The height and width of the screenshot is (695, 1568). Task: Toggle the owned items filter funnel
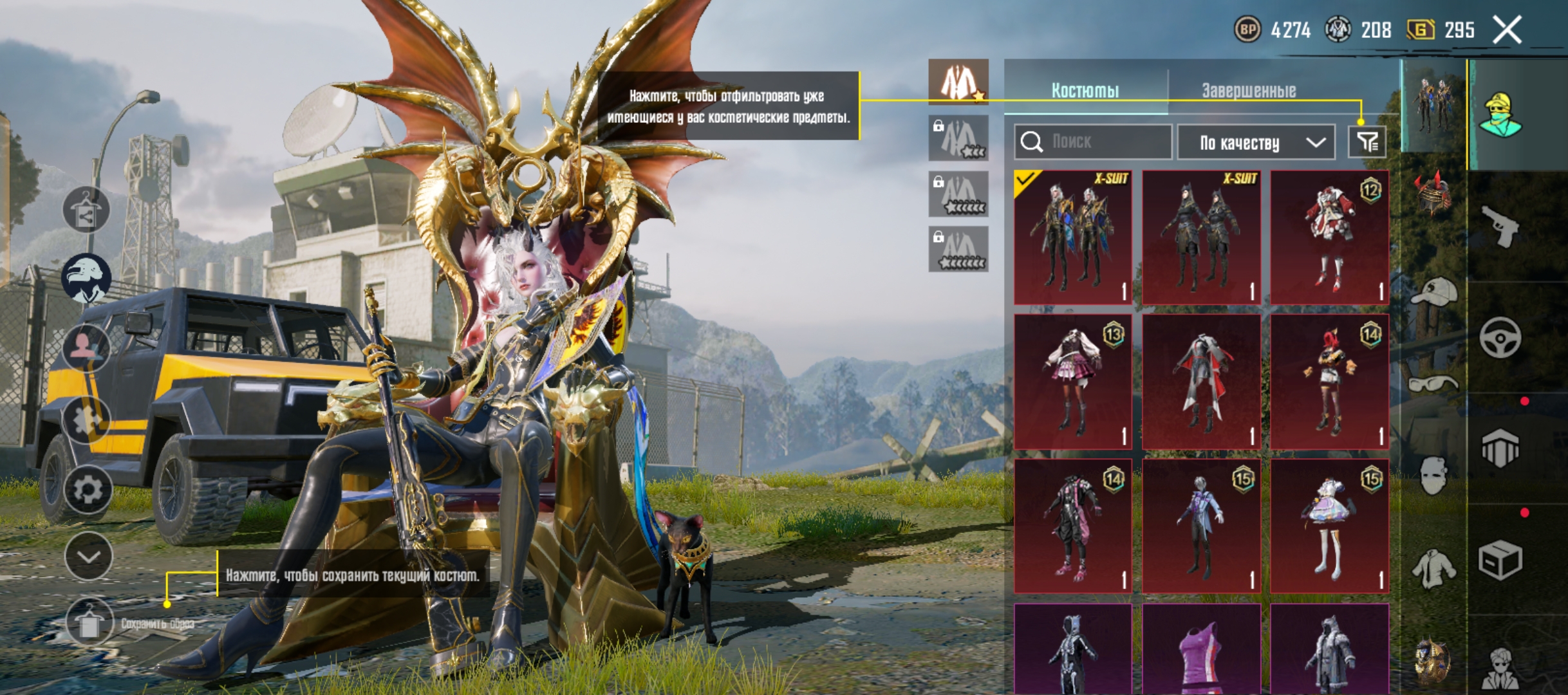tap(1367, 142)
